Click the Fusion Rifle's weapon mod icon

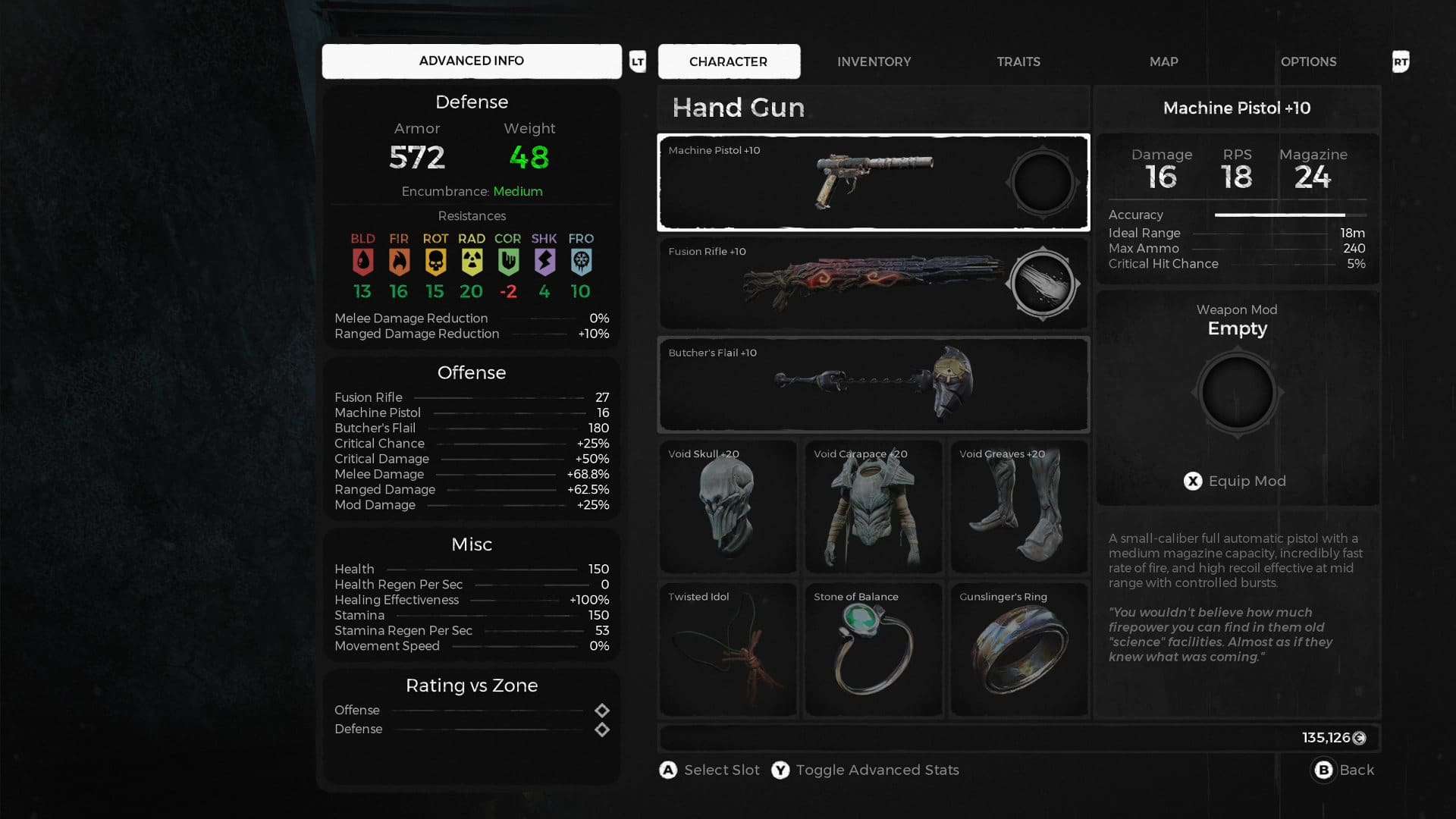(1043, 284)
